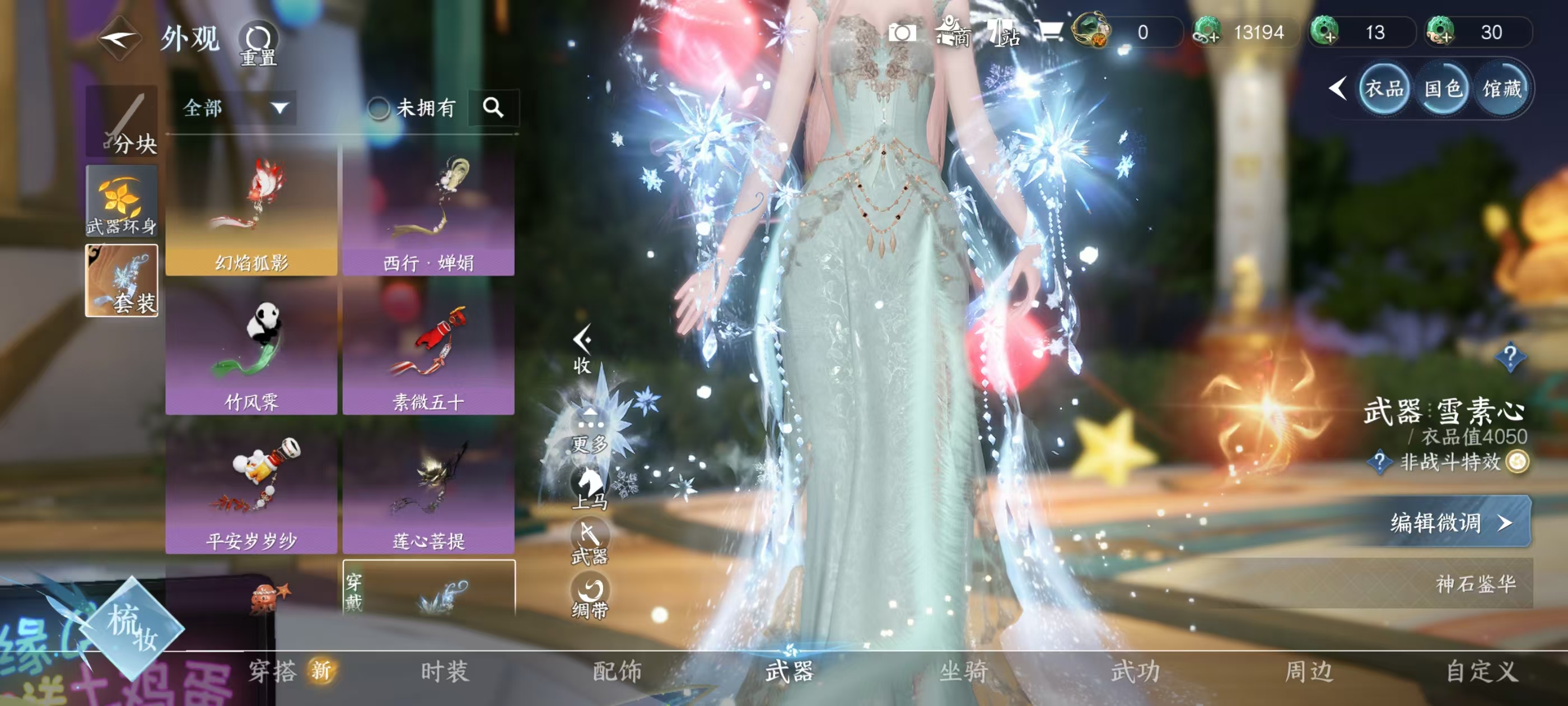Pick the 竹风霁 panda weapon skin

[251, 350]
